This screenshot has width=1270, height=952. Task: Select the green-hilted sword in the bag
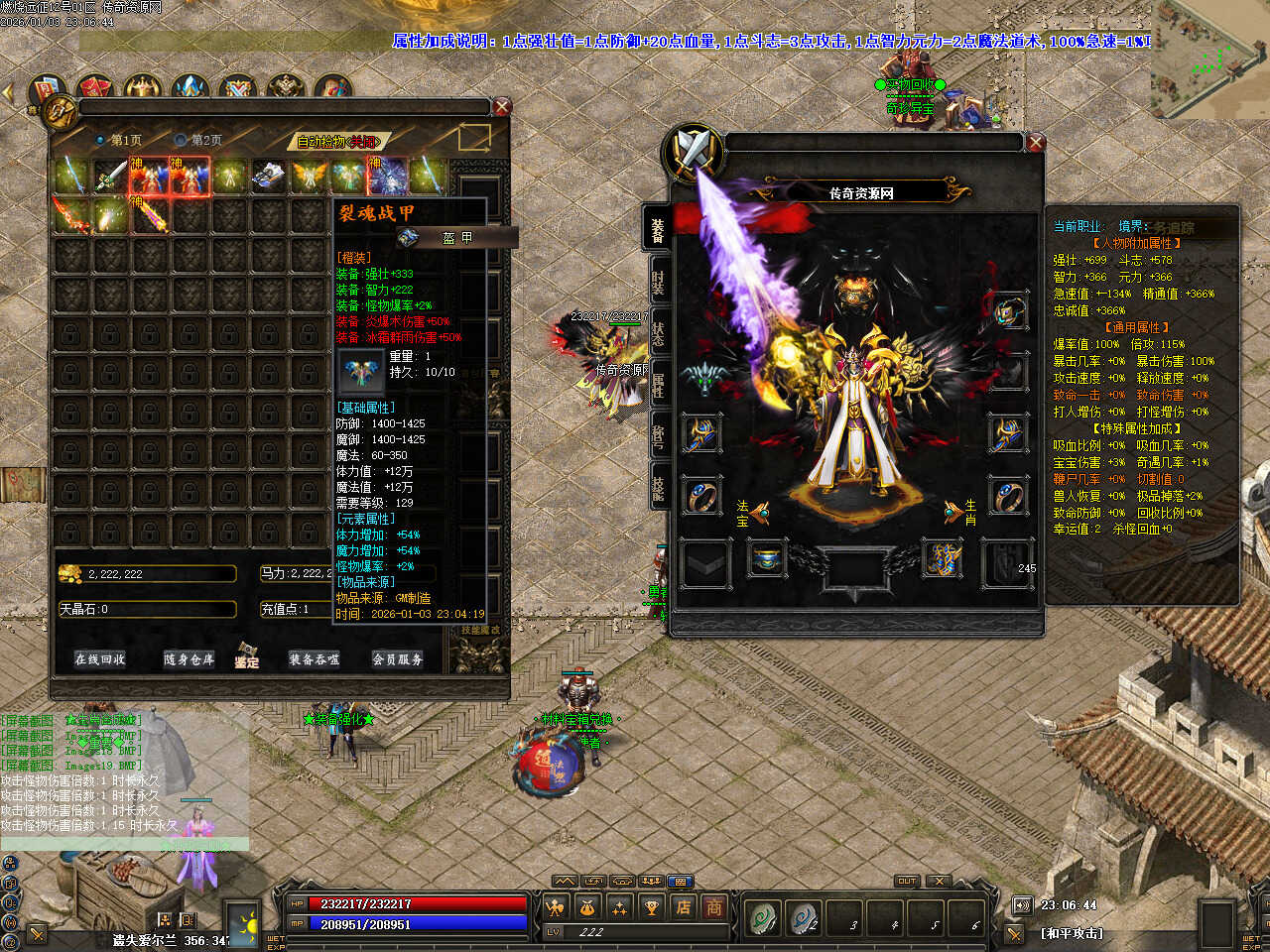click(110, 177)
